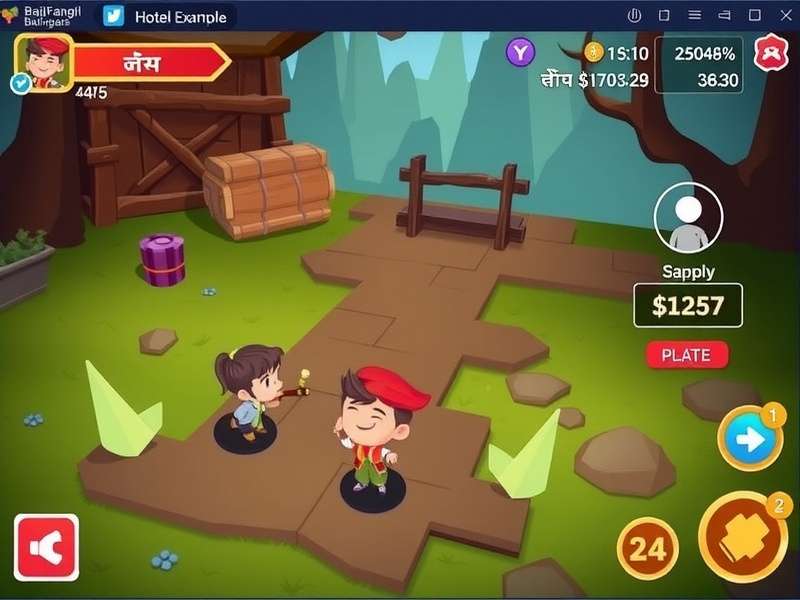Open the red mask icon menu
The width and height of the screenshot is (800, 600).
coord(771,52)
